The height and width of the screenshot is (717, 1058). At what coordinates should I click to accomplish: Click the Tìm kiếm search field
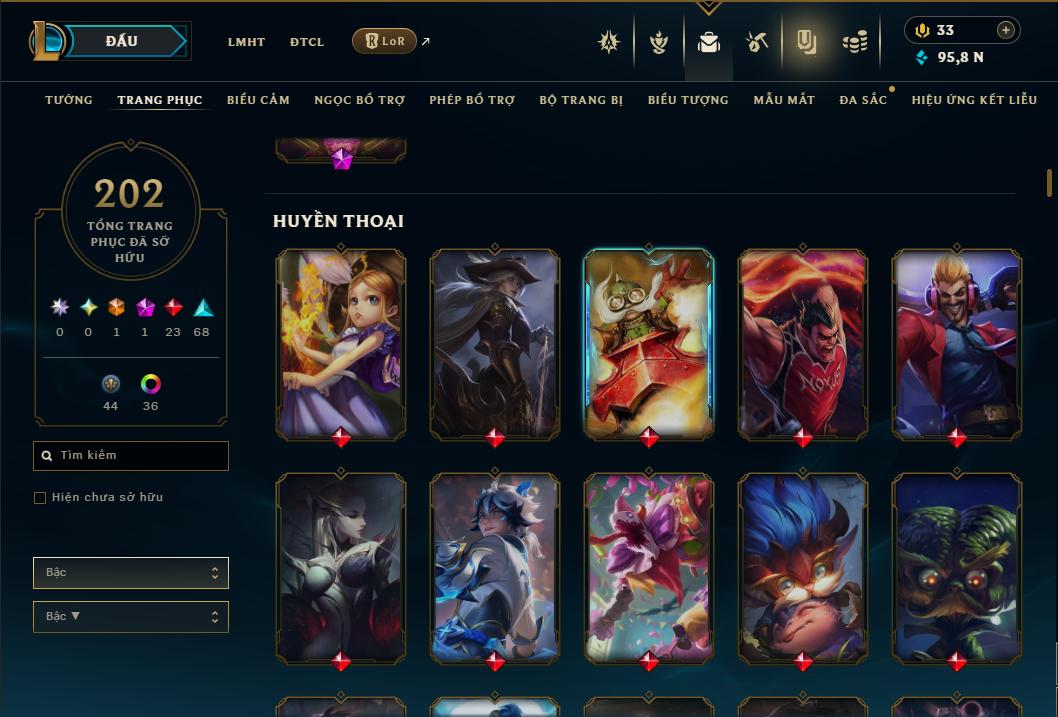(131, 456)
